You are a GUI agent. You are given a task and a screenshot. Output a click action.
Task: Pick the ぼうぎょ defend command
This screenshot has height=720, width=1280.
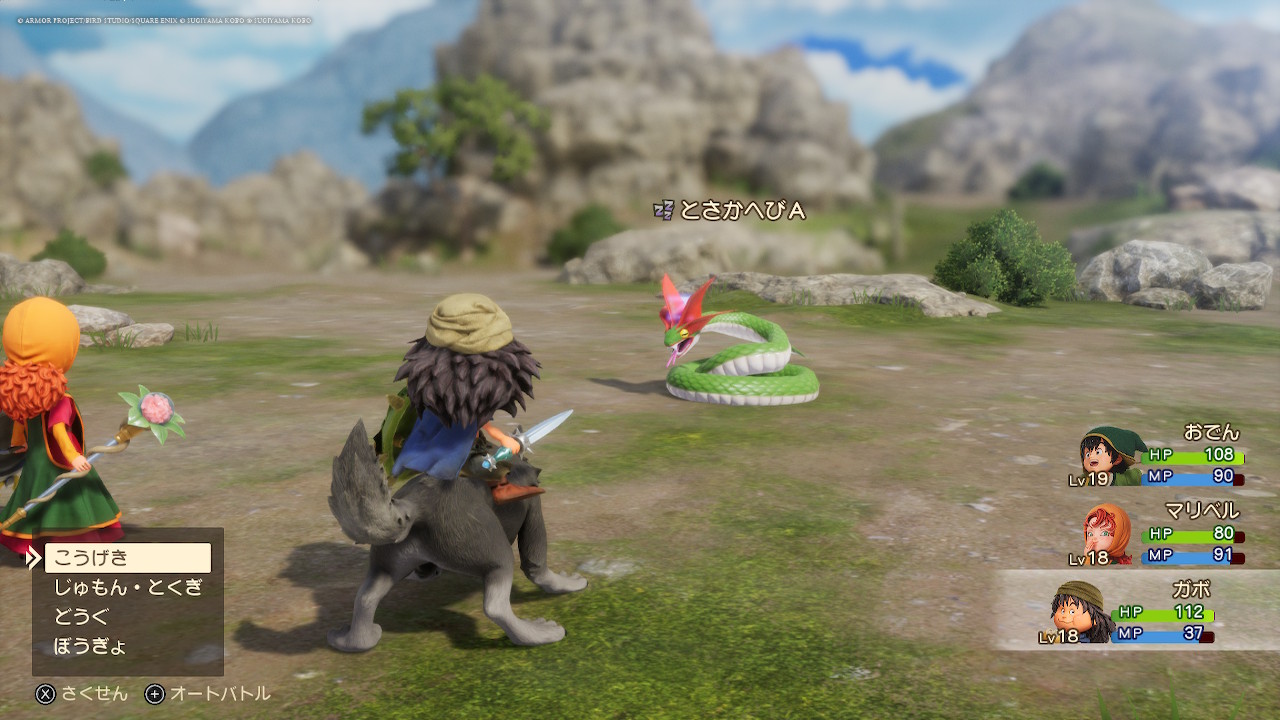90,646
